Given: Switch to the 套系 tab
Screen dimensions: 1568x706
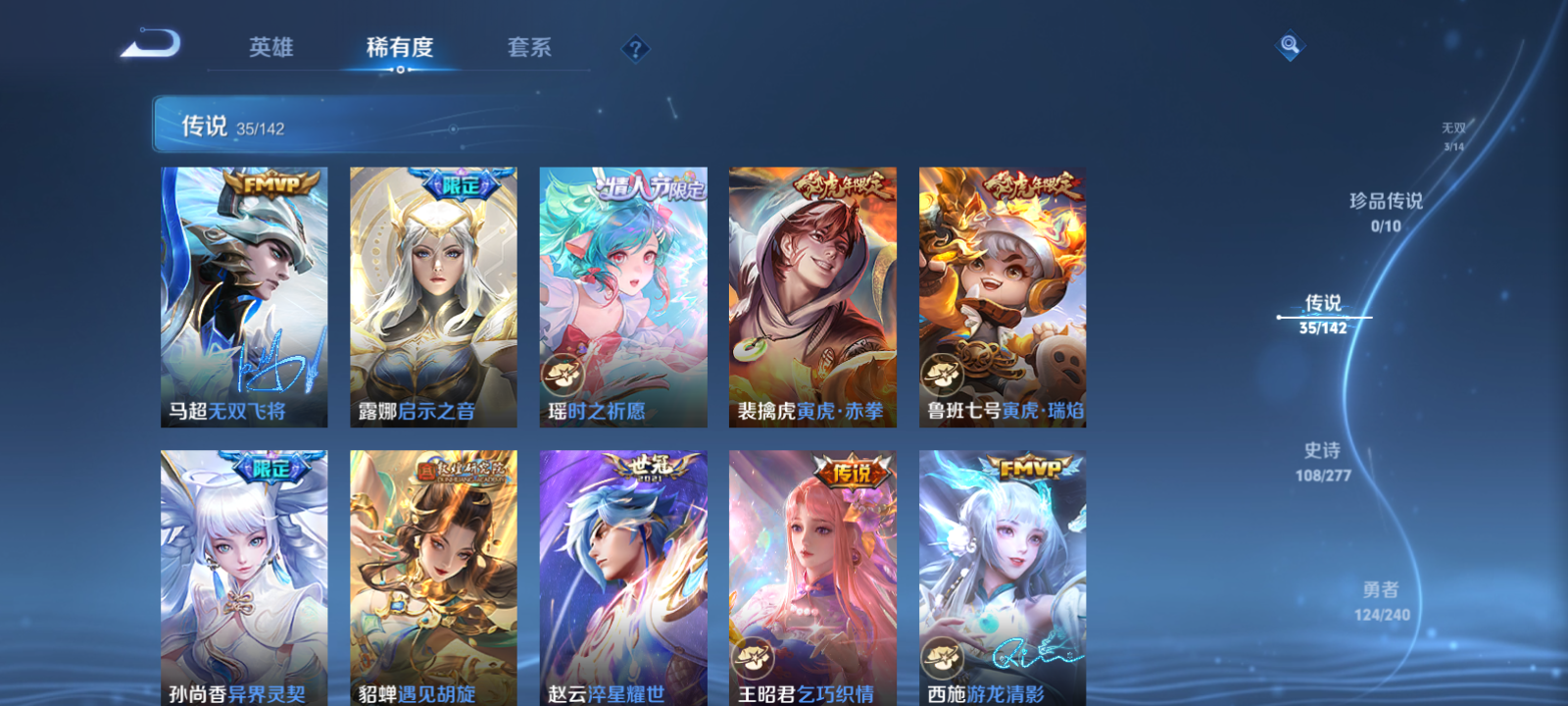Looking at the screenshot, I should [x=530, y=47].
